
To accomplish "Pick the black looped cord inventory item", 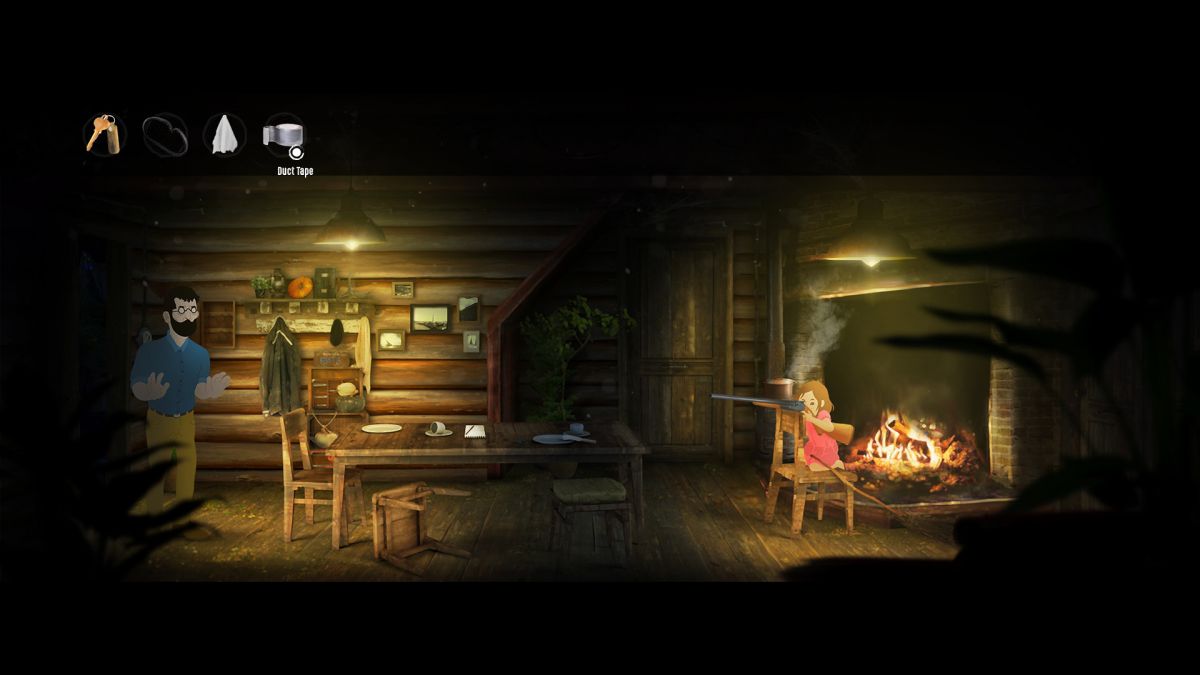I will pyautogui.click(x=165, y=135).
